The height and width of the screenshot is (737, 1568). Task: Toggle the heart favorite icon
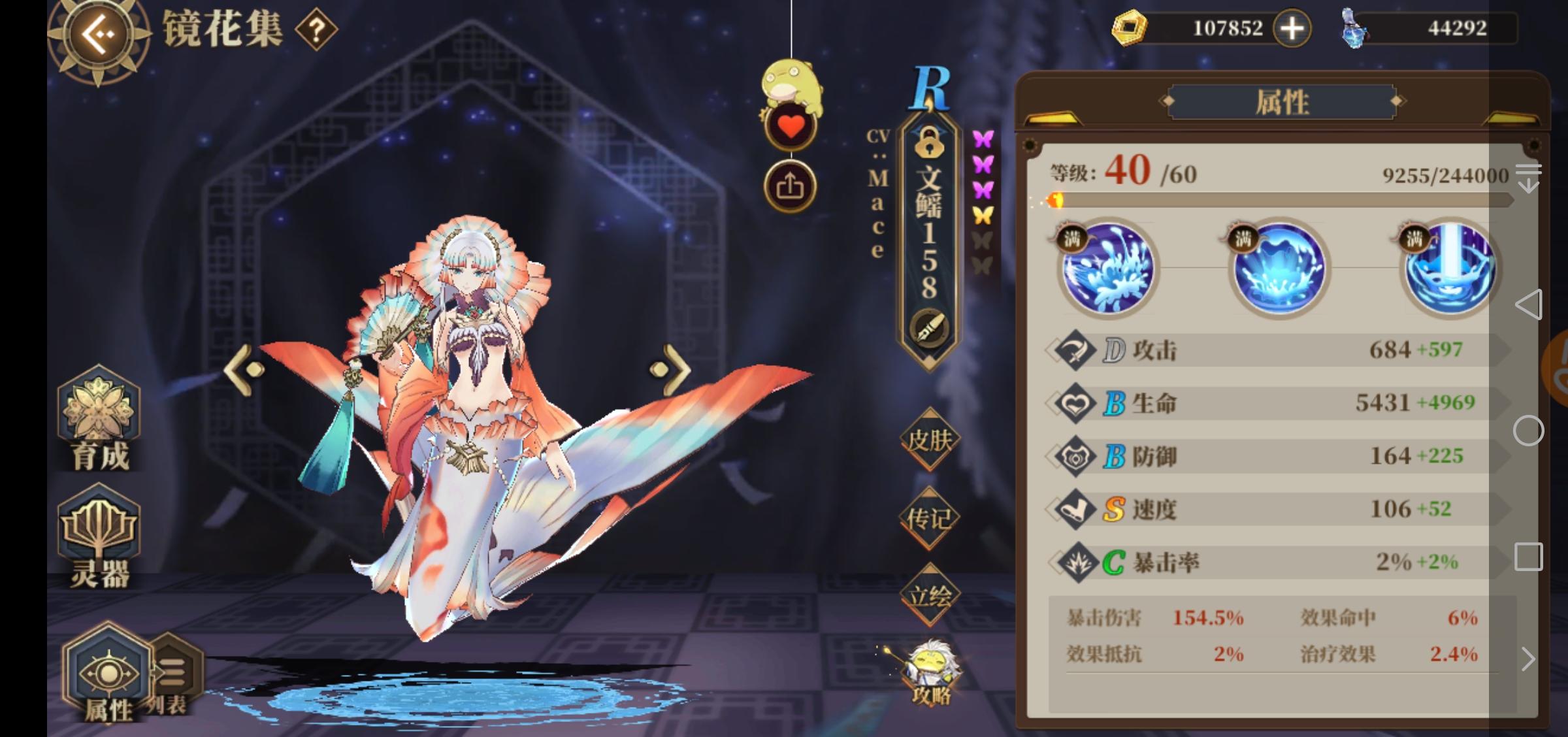coord(792,124)
